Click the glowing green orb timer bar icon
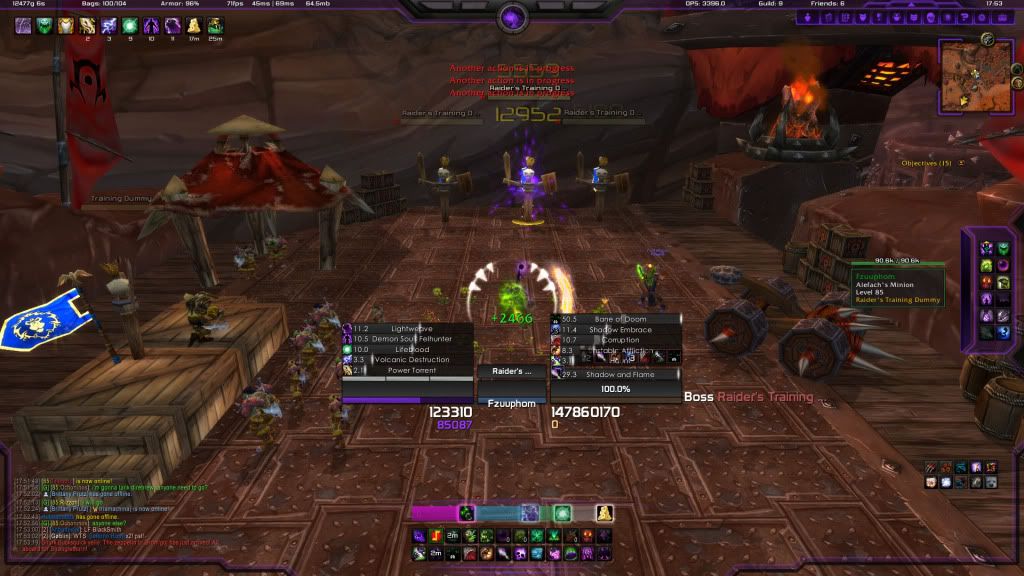Viewport: 1024px width, 576px height. [563, 513]
